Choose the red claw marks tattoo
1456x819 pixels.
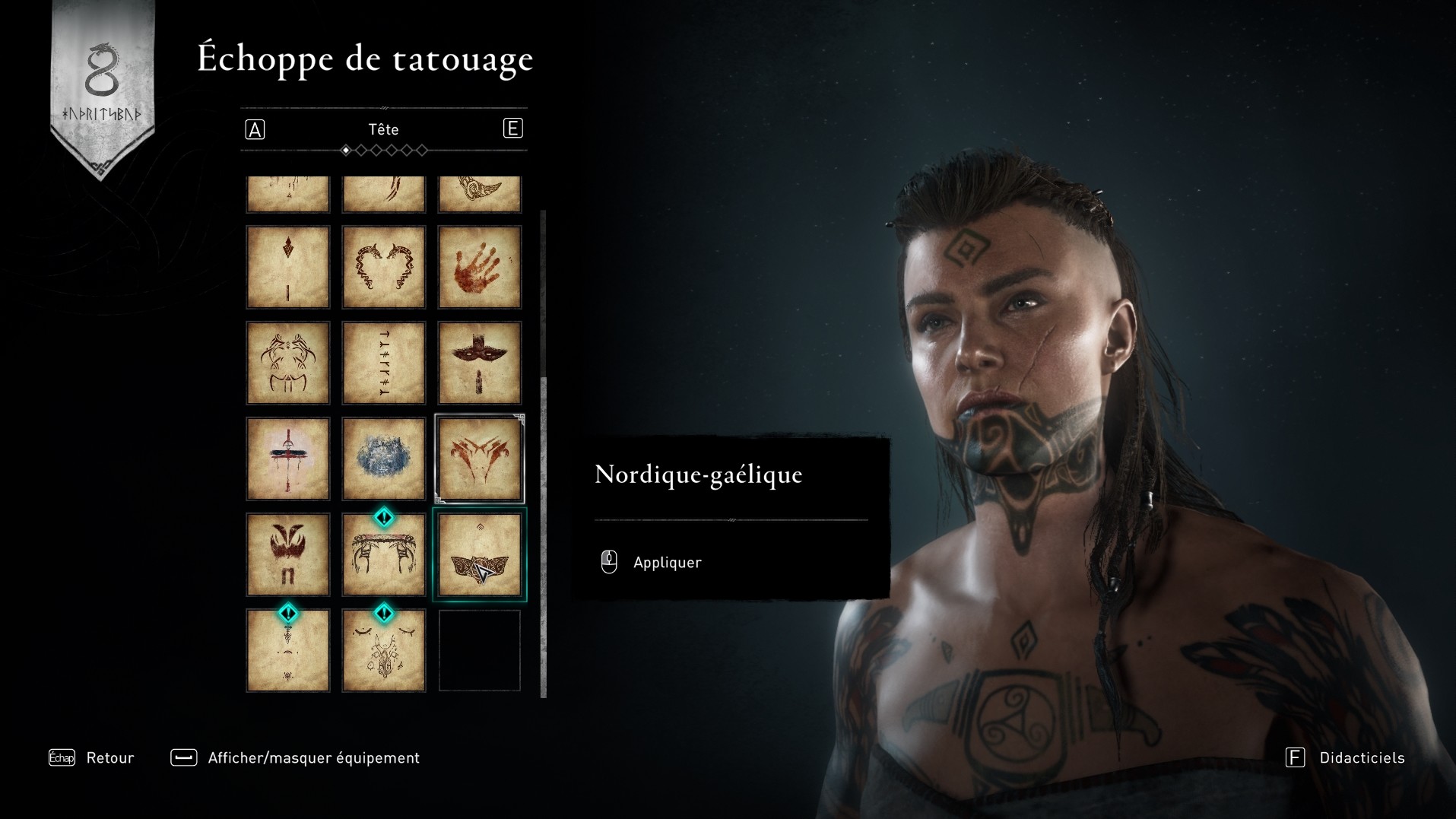point(479,459)
